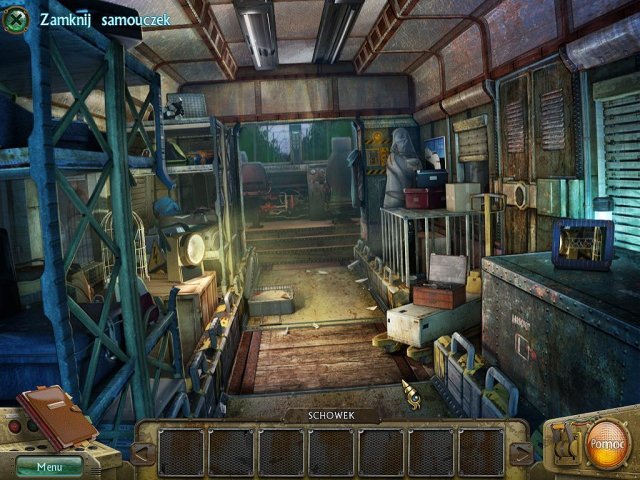Show next inventory items with right arrow
Image resolution: width=640 pixels, height=480 pixels.
pyautogui.click(x=520, y=453)
